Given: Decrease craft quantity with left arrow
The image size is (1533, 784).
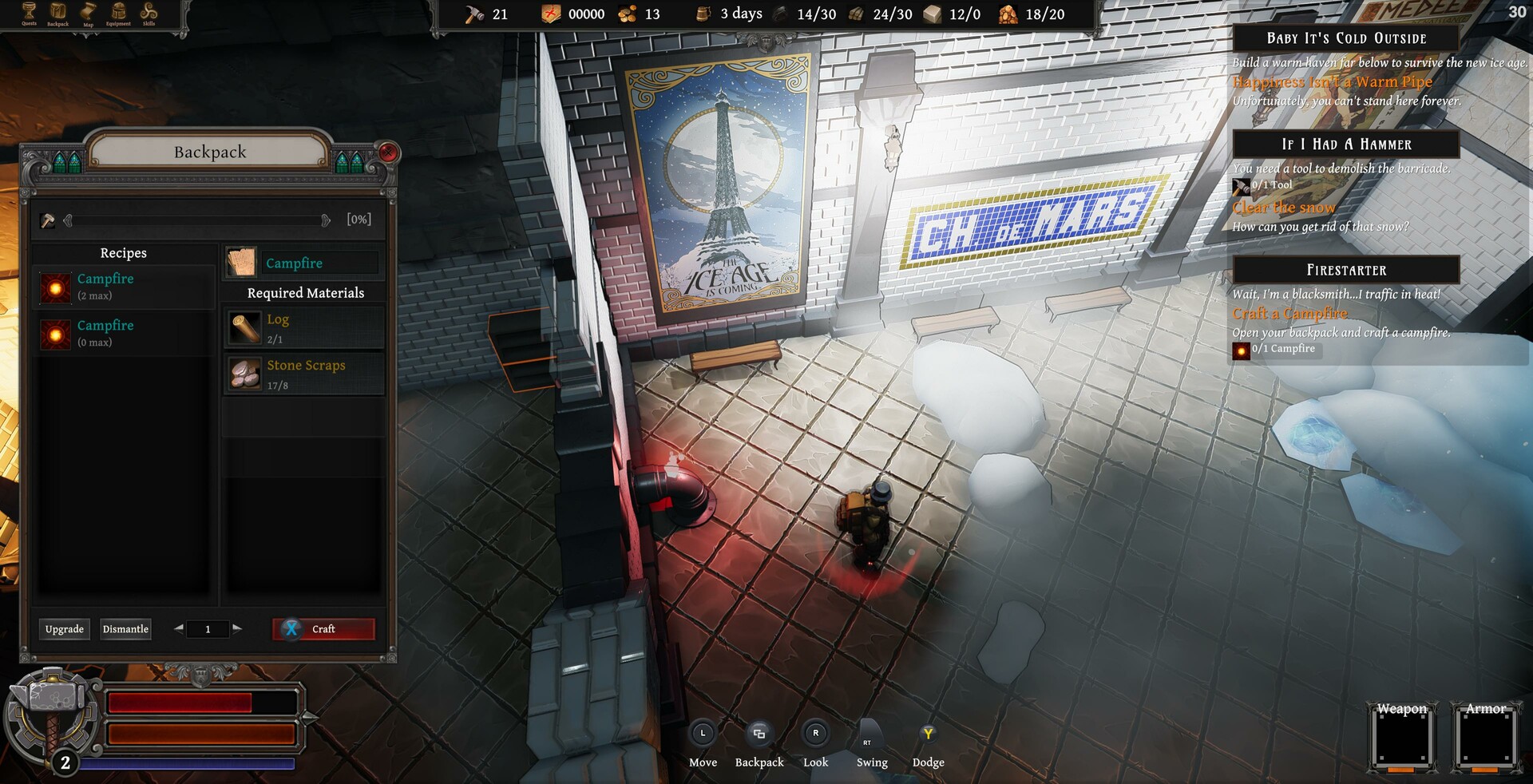Looking at the screenshot, I should click(179, 629).
